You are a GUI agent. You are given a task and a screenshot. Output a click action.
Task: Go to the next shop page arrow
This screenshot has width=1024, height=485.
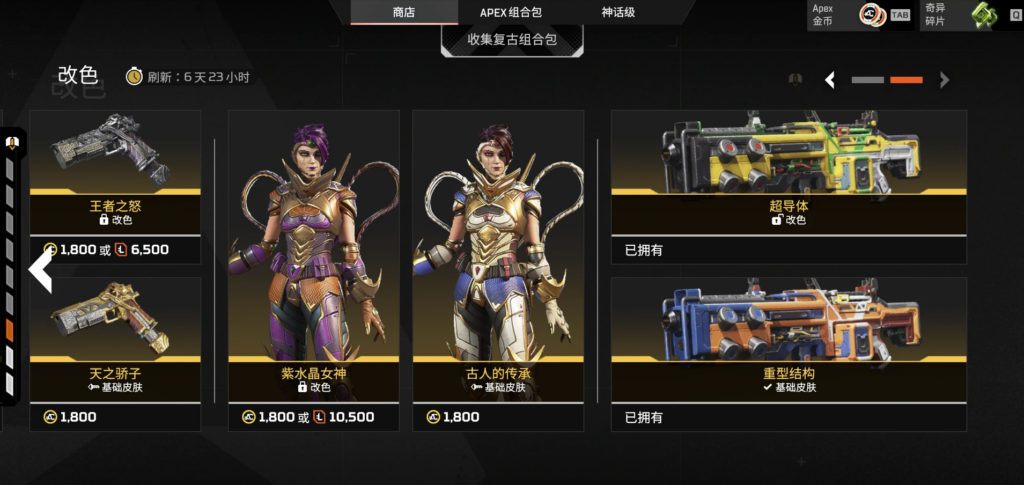[944, 80]
